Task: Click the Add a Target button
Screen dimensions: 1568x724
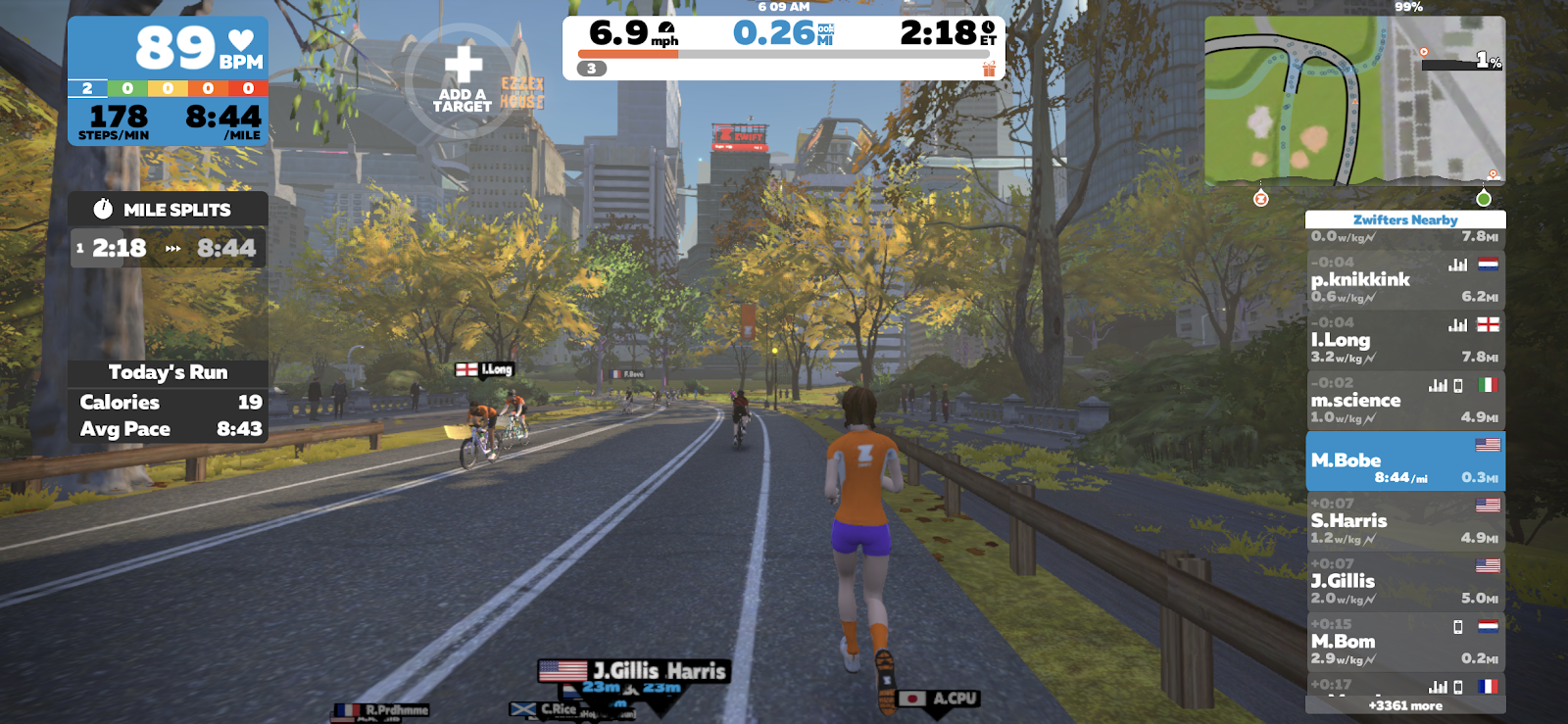Action: point(463,79)
